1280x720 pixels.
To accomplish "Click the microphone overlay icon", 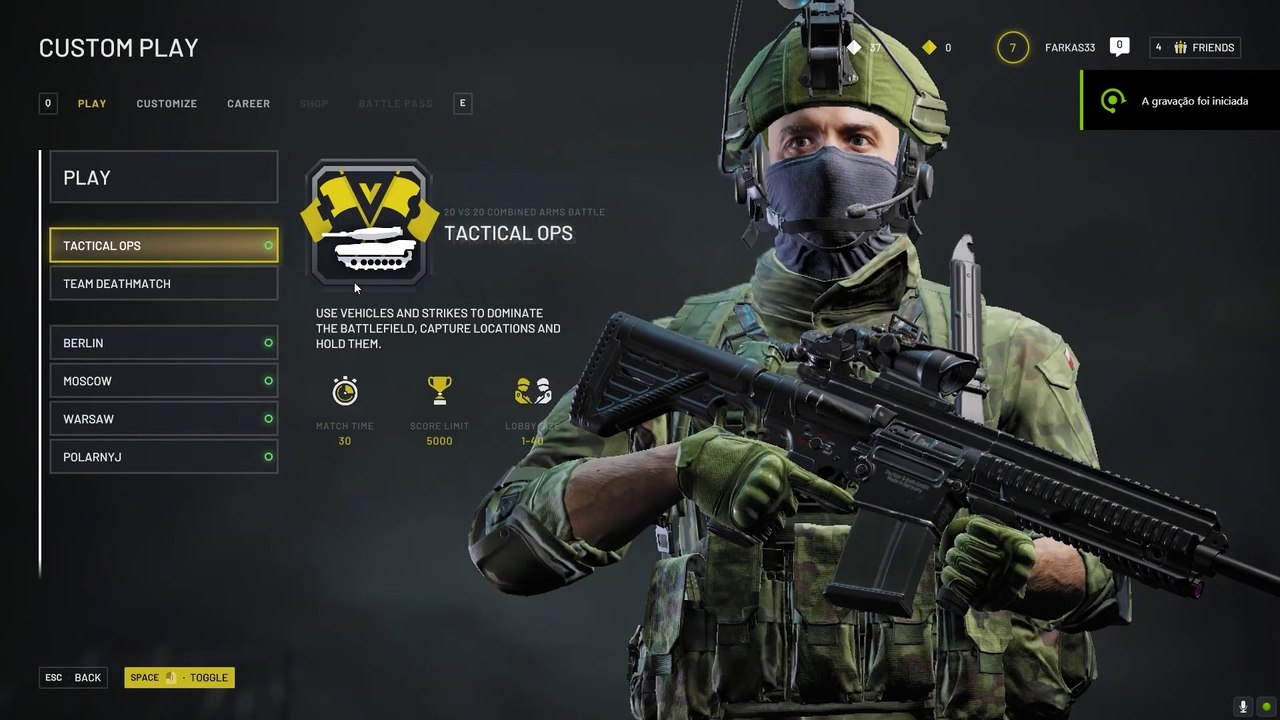I will point(1243,706).
